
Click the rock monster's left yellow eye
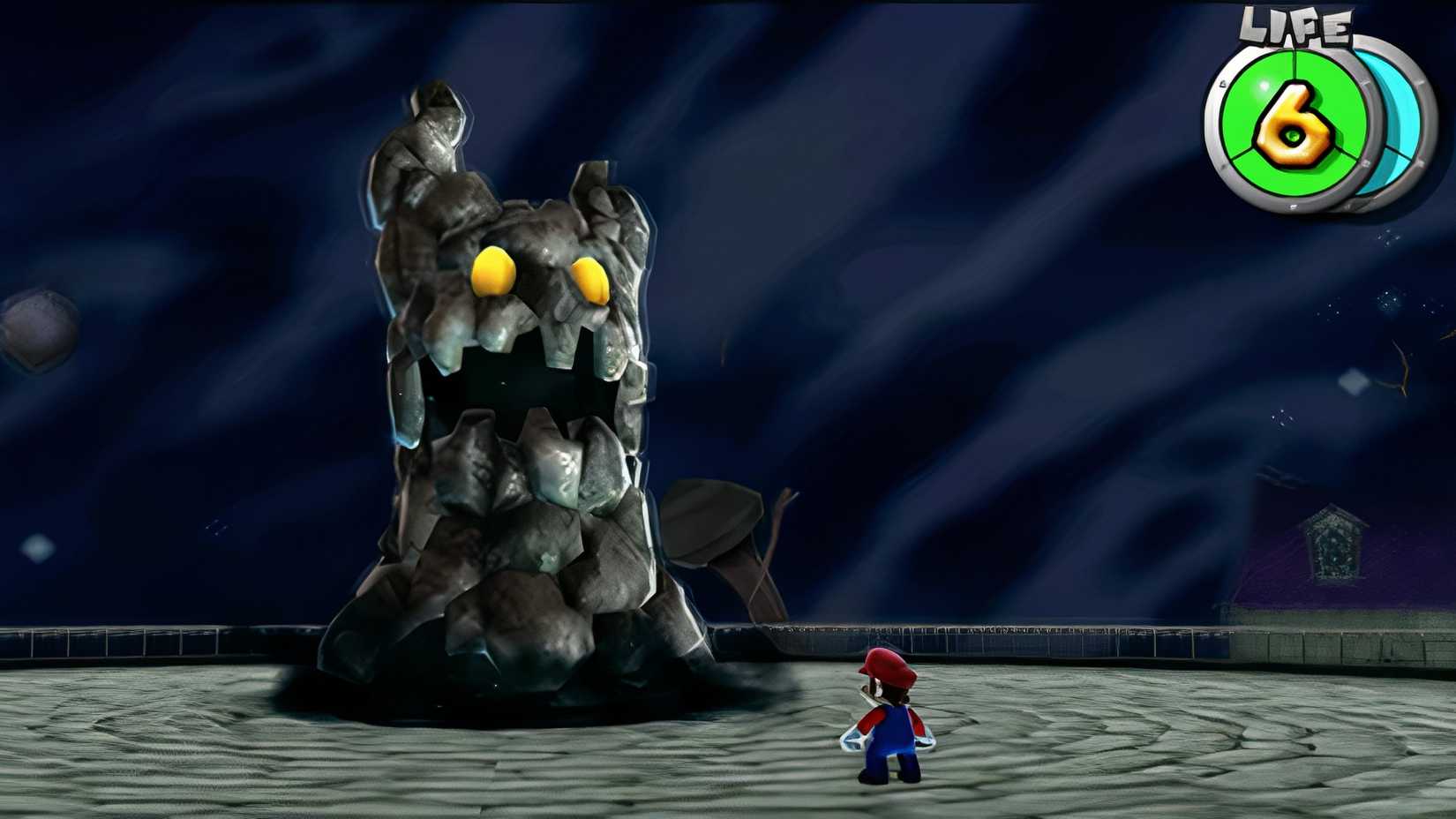coord(494,271)
